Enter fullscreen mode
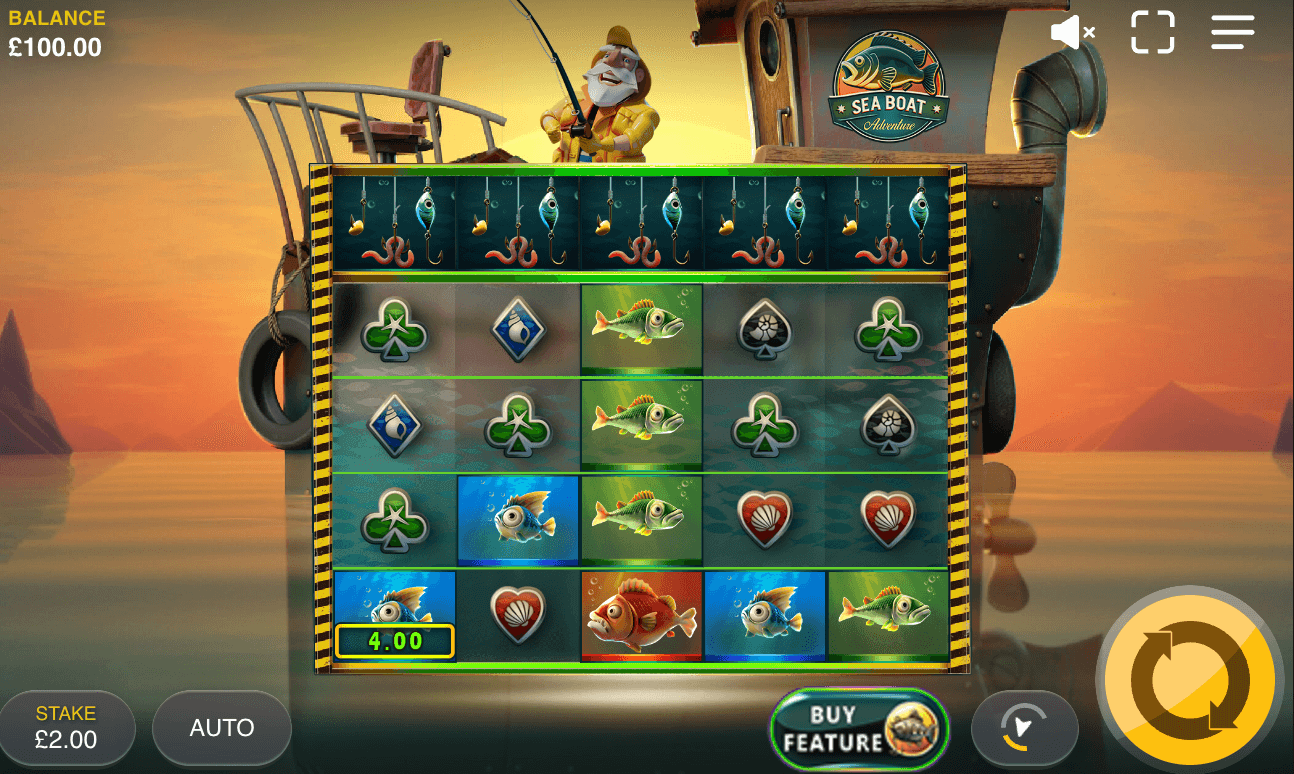Screen dimensions: 1294x774 click(x=1152, y=32)
